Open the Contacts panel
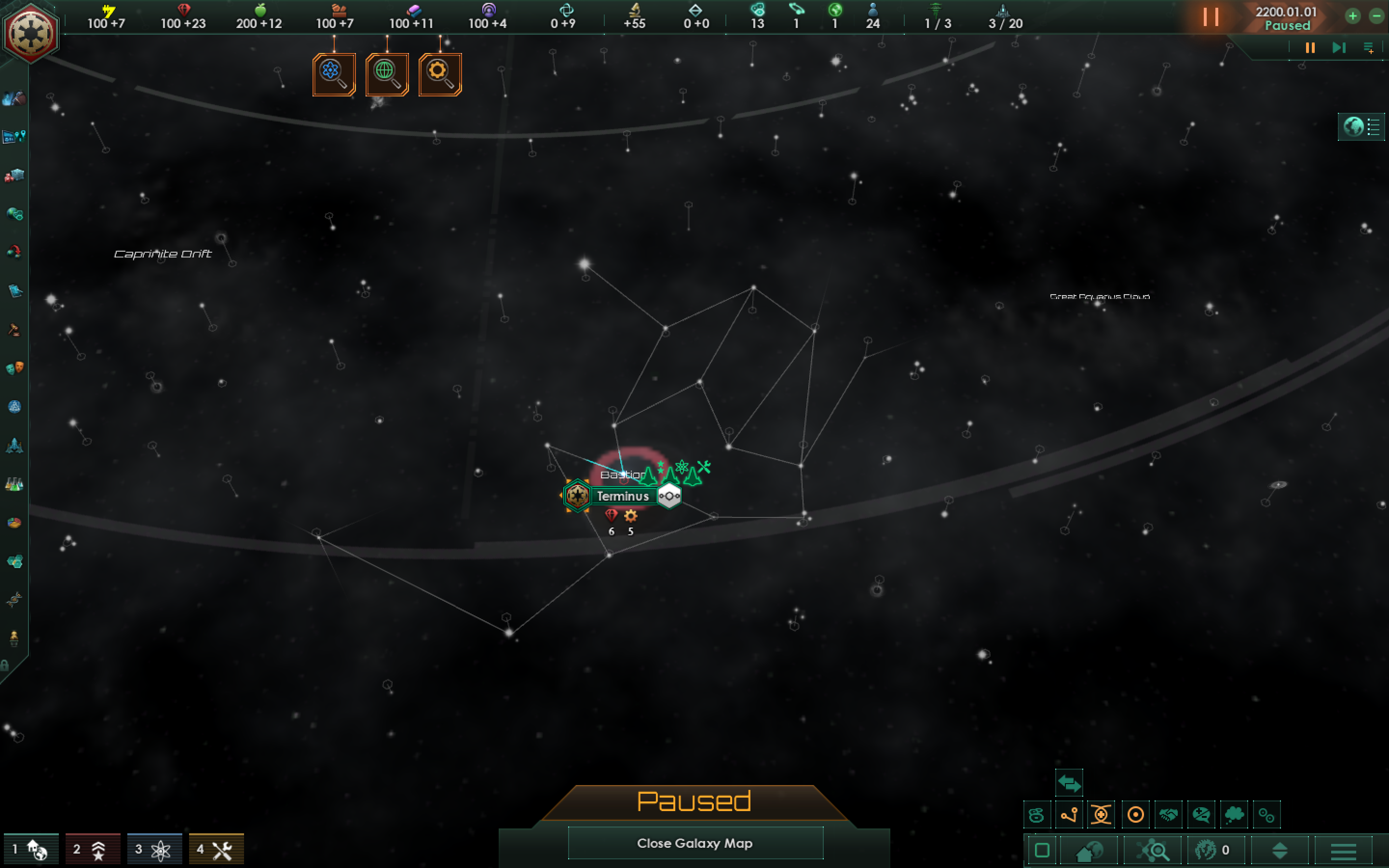Image resolution: width=1389 pixels, height=868 pixels. (14, 97)
